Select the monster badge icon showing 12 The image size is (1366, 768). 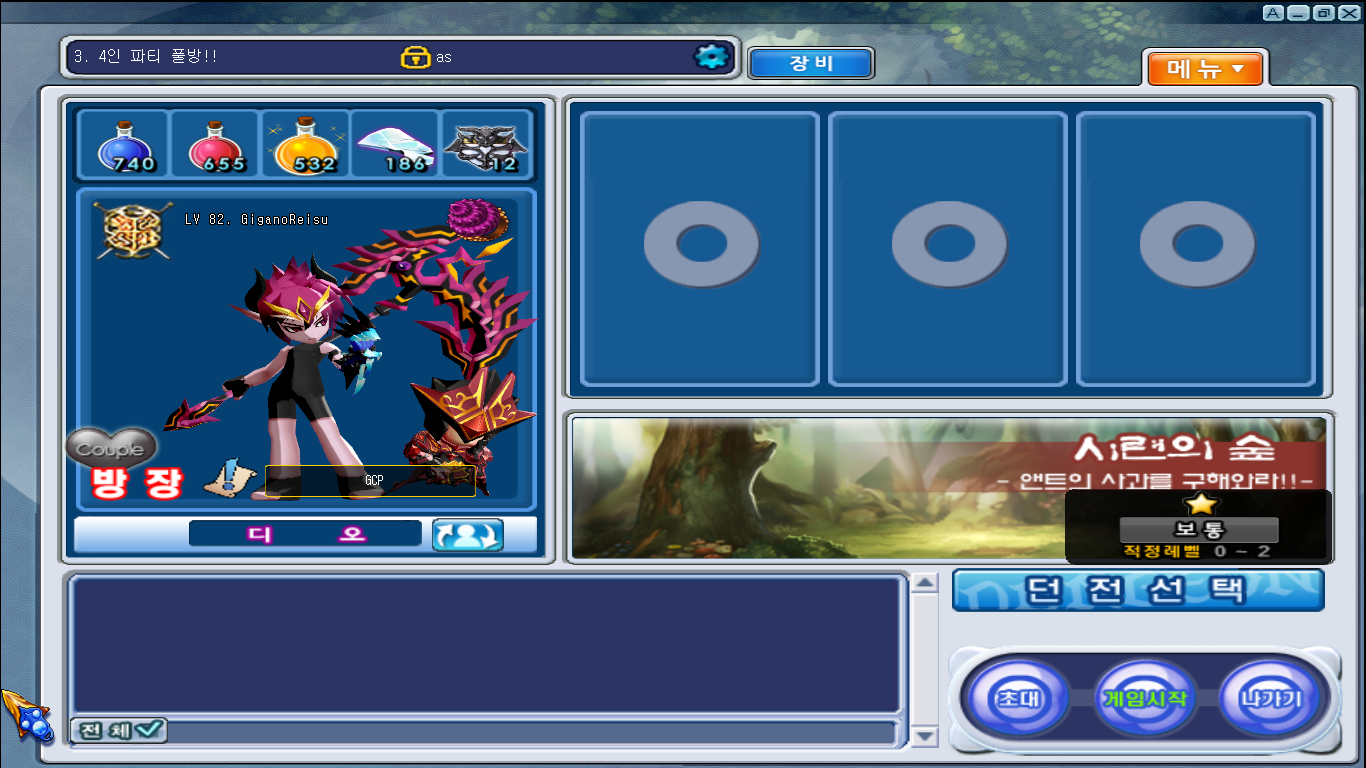[485, 145]
